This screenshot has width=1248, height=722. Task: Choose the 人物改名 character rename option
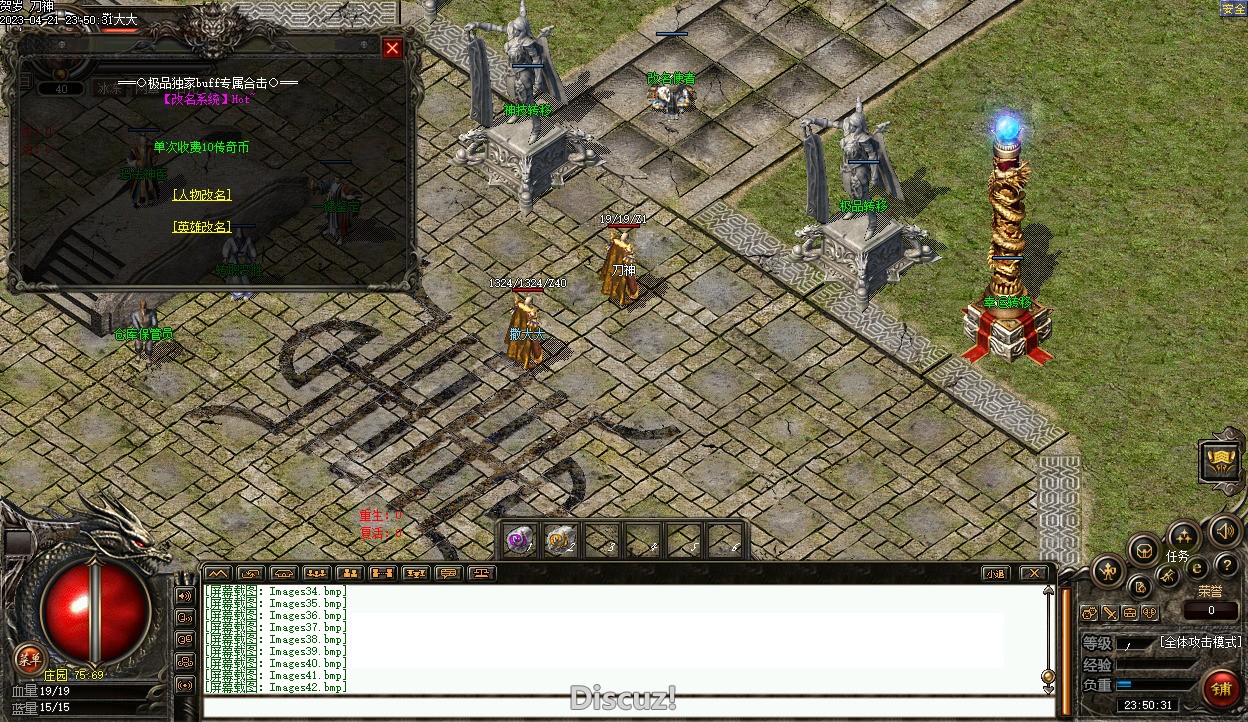pyautogui.click(x=202, y=195)
